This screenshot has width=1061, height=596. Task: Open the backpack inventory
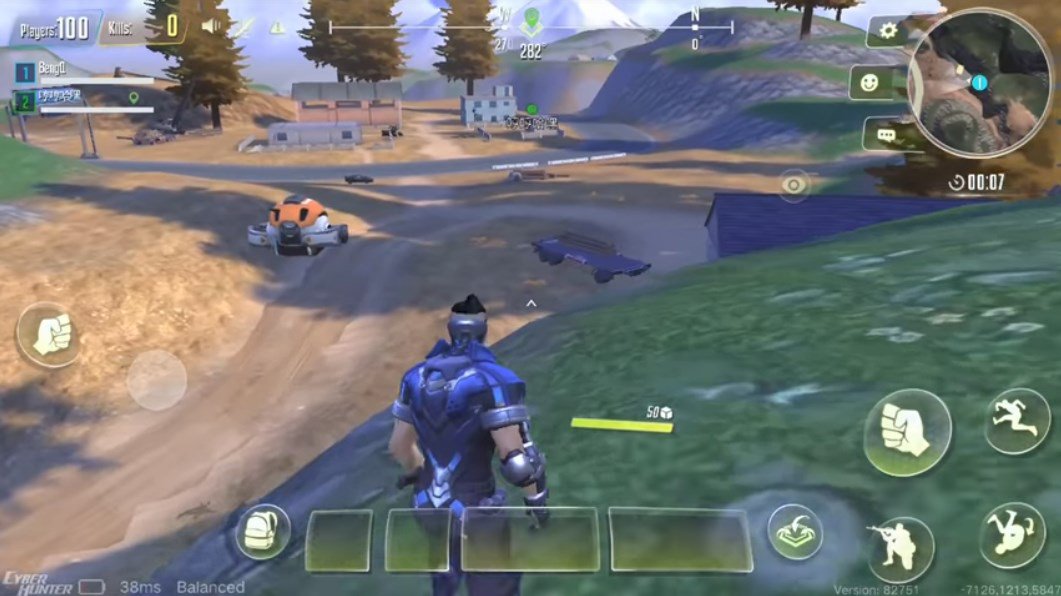click(263, 532)
